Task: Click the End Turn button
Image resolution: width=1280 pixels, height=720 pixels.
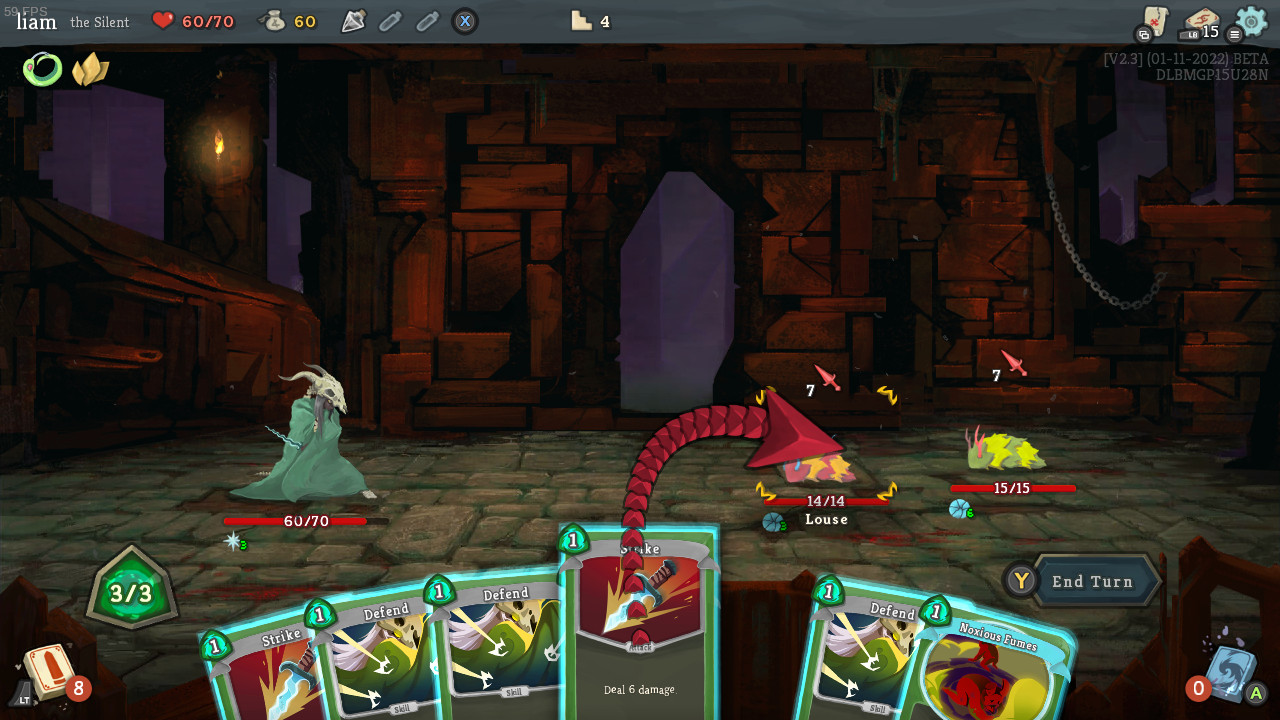Action: [1091, 581]
